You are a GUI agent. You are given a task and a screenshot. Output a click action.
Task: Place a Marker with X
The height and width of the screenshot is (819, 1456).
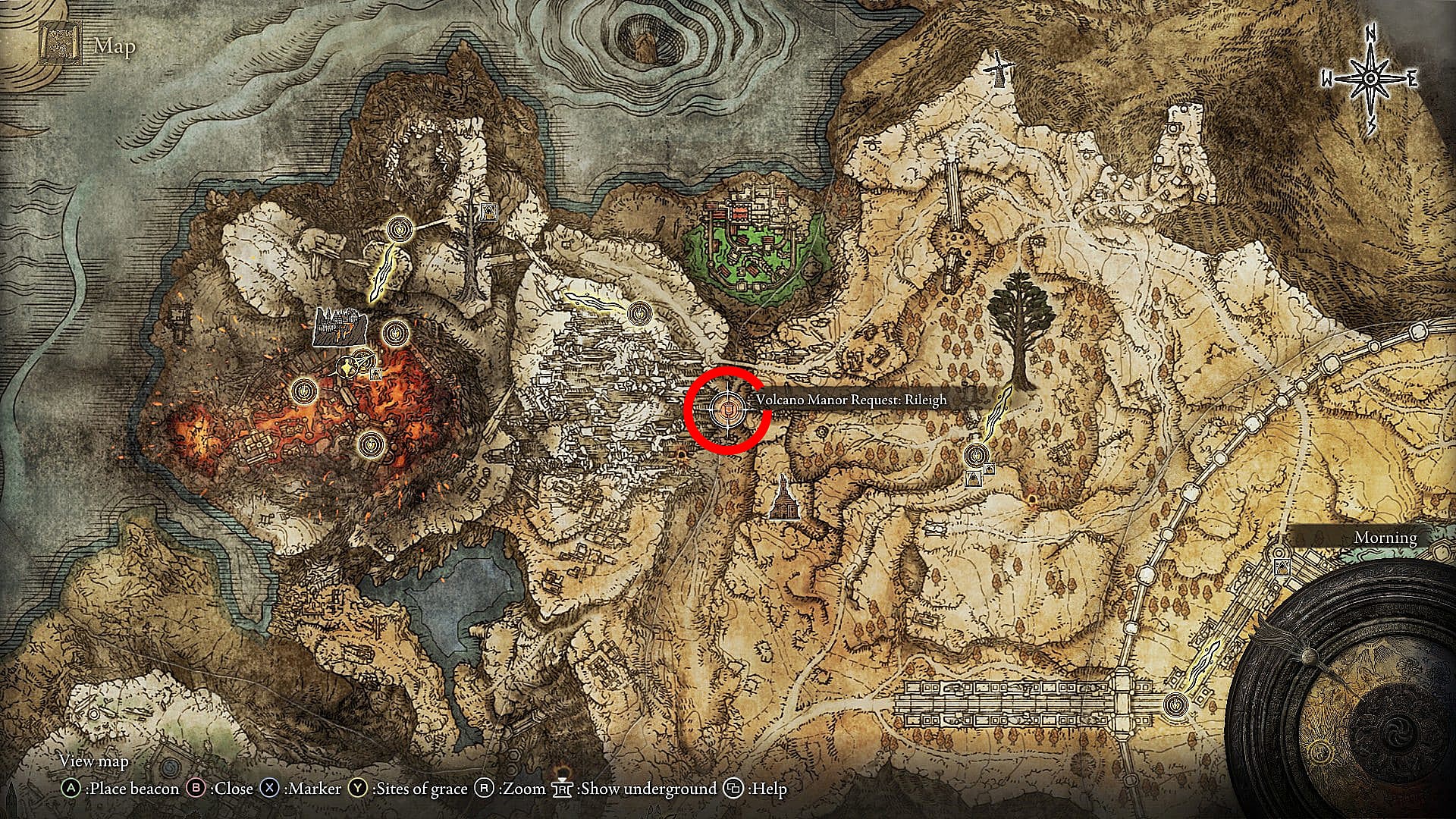(269, 789)
